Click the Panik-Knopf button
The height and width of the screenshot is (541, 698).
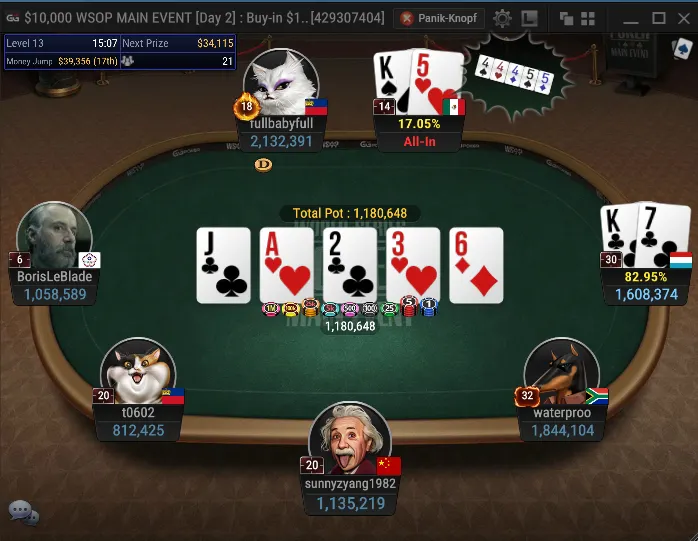tap(438, 18)
